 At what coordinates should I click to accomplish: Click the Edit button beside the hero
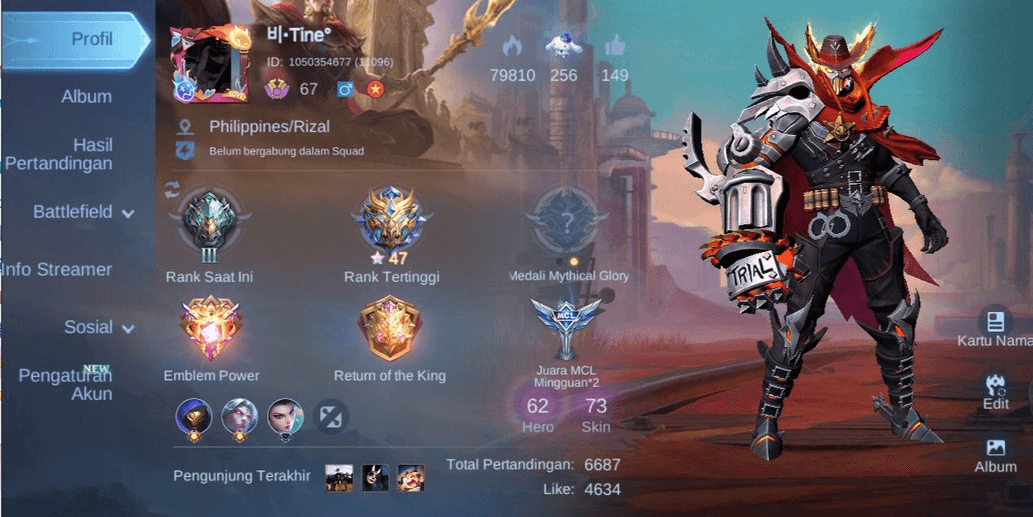(995, 391)
